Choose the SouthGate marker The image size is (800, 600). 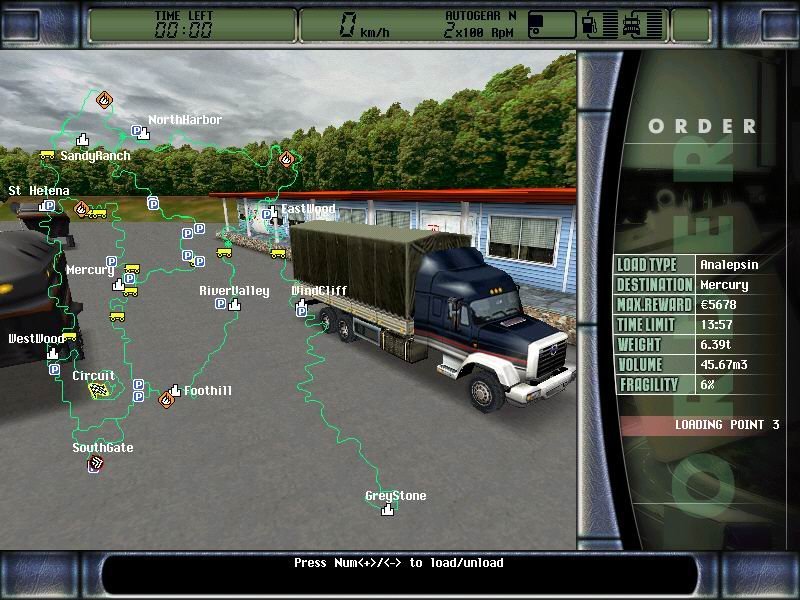[96, 462]
